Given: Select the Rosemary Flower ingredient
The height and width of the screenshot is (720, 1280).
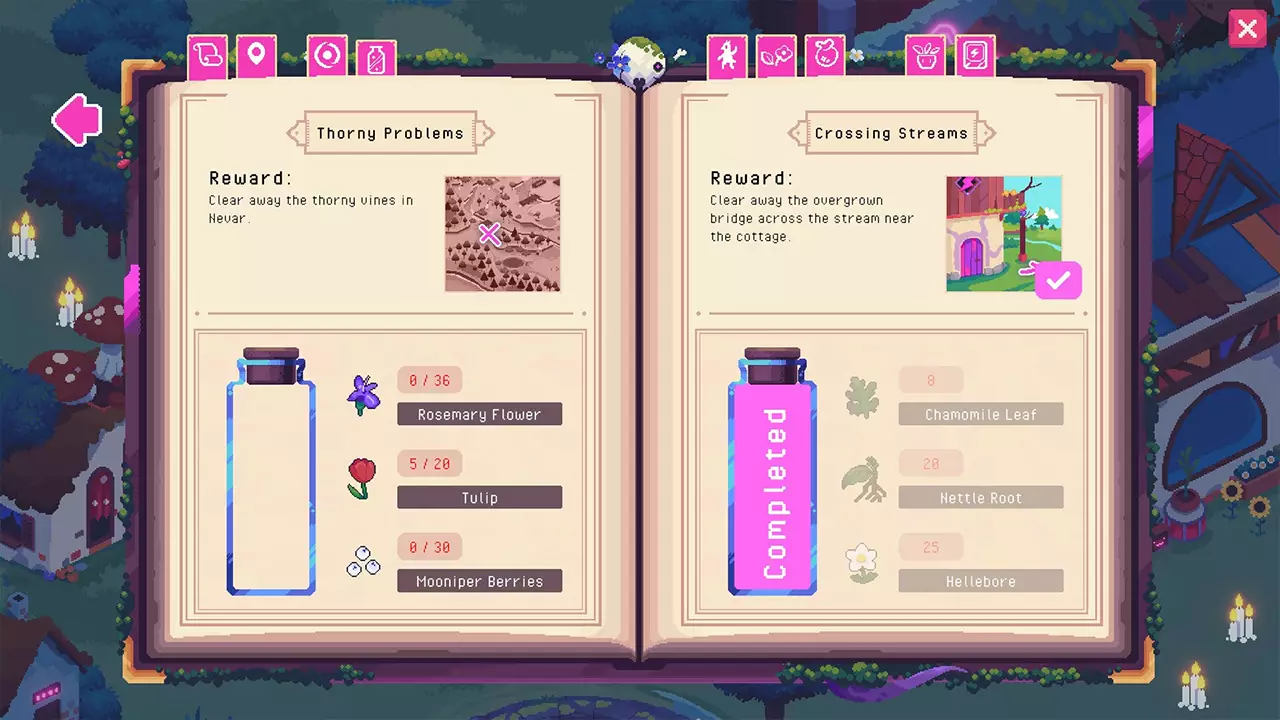Looking at the screenshot, I should tap(479, 414).
